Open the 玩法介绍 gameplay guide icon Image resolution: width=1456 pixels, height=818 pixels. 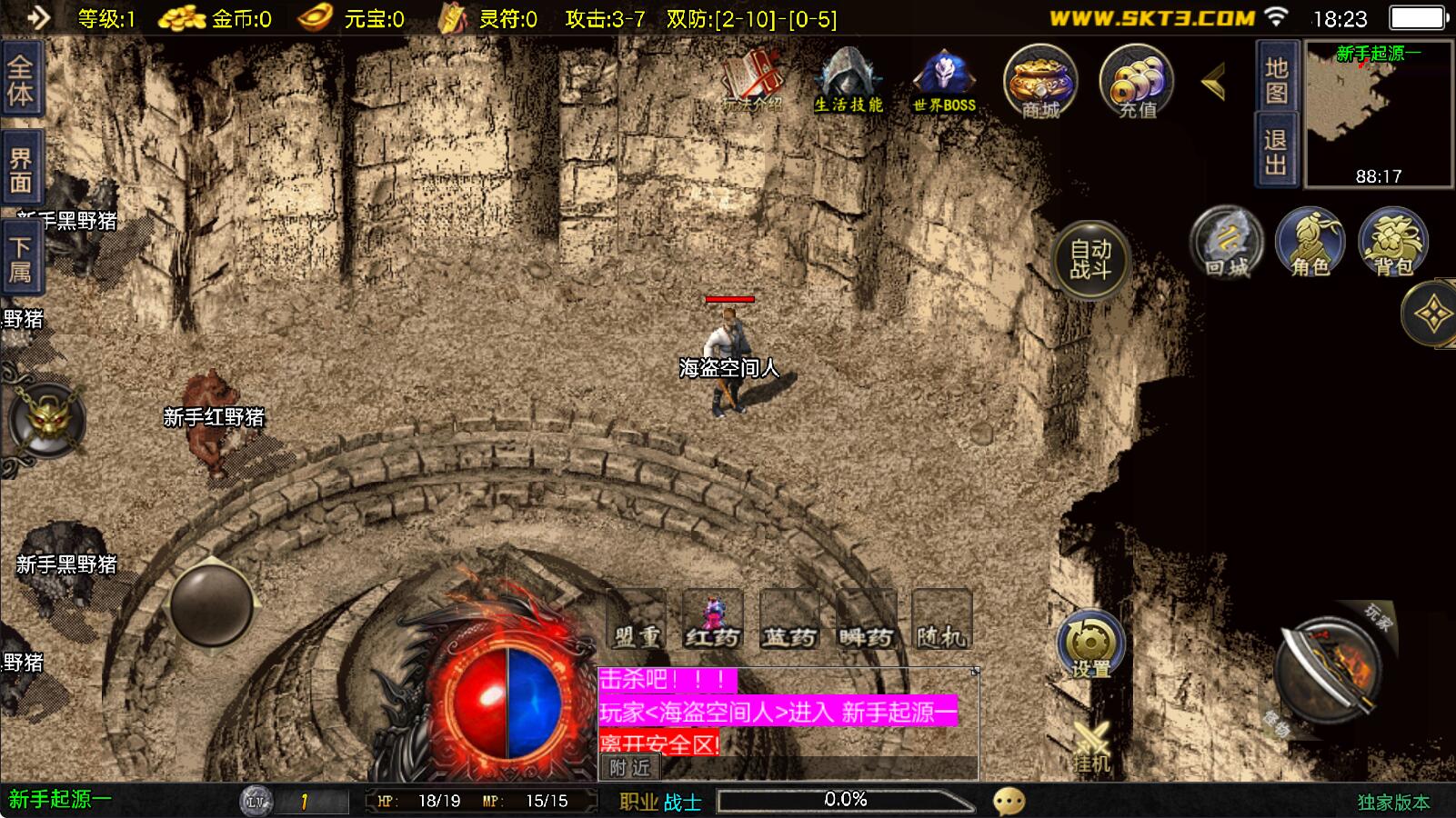click(x=753, y=80)
